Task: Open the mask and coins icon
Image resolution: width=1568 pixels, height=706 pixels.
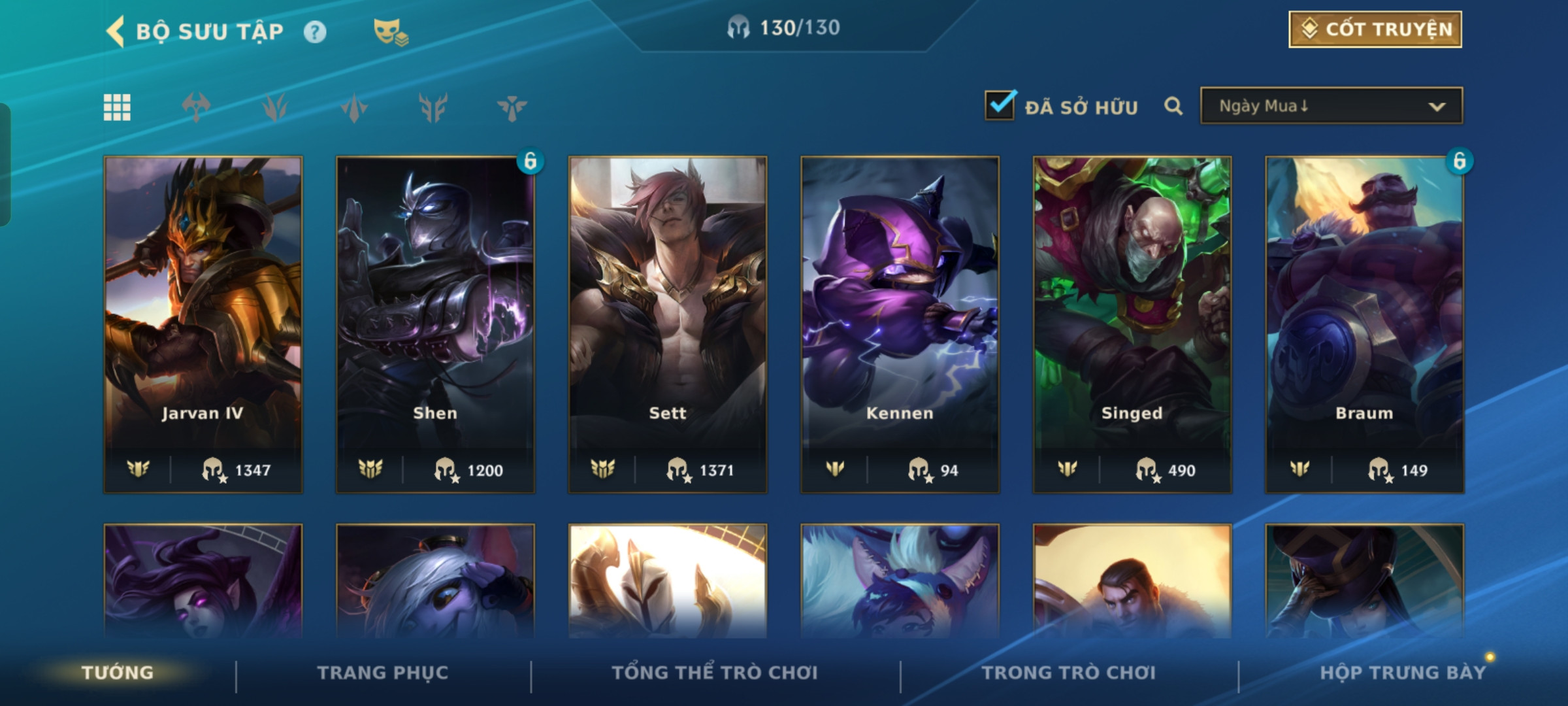Action: (390, 32)
